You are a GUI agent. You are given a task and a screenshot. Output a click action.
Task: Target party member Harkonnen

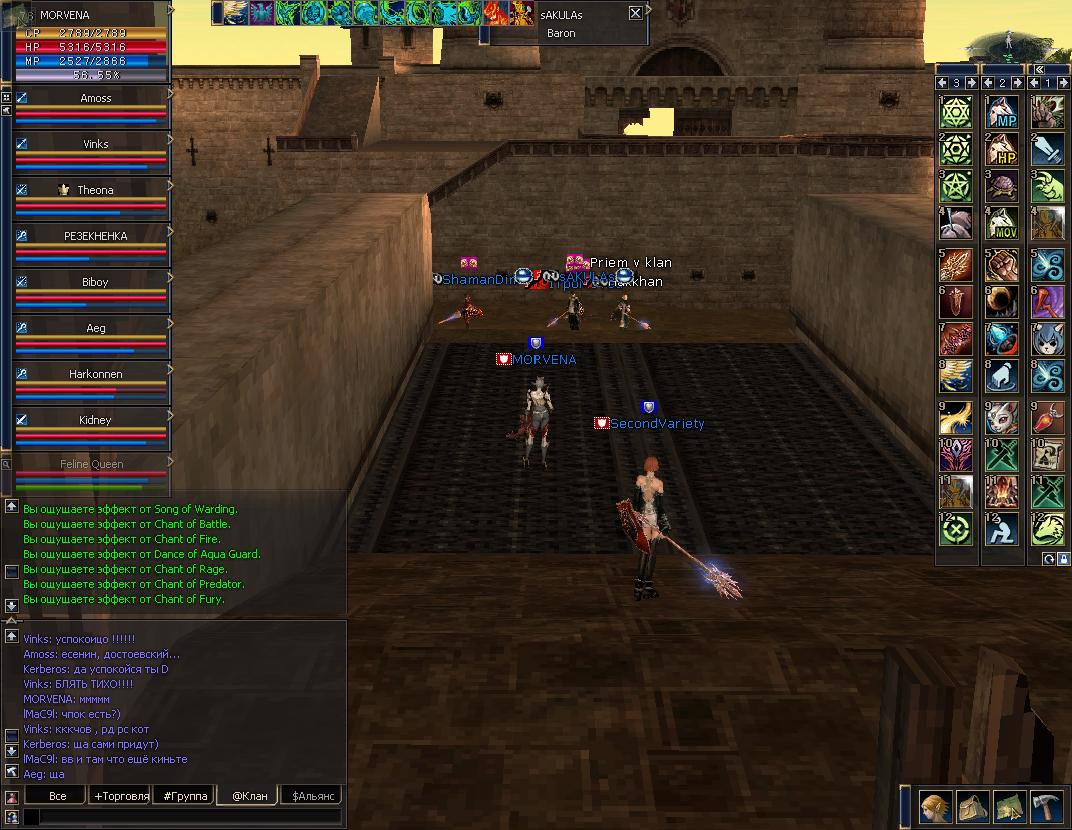(x=95, y=374)
